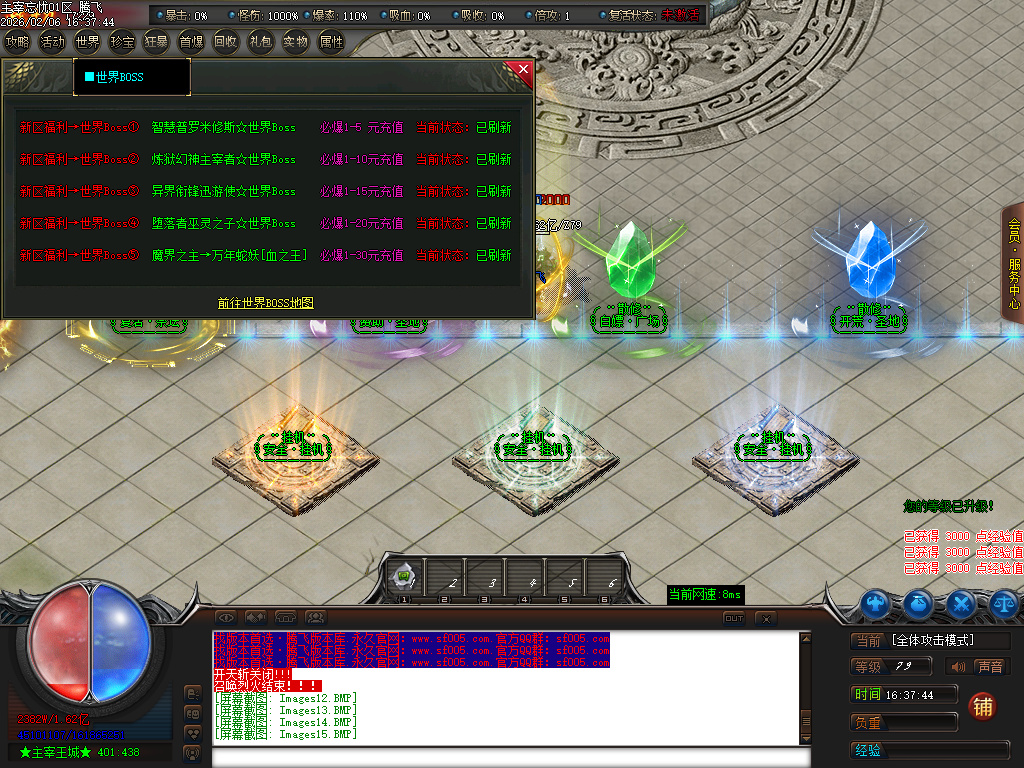This screenshot has height=768, width=1024.
Task: Open the 回收 recycle menu
Action: (226, 42)
